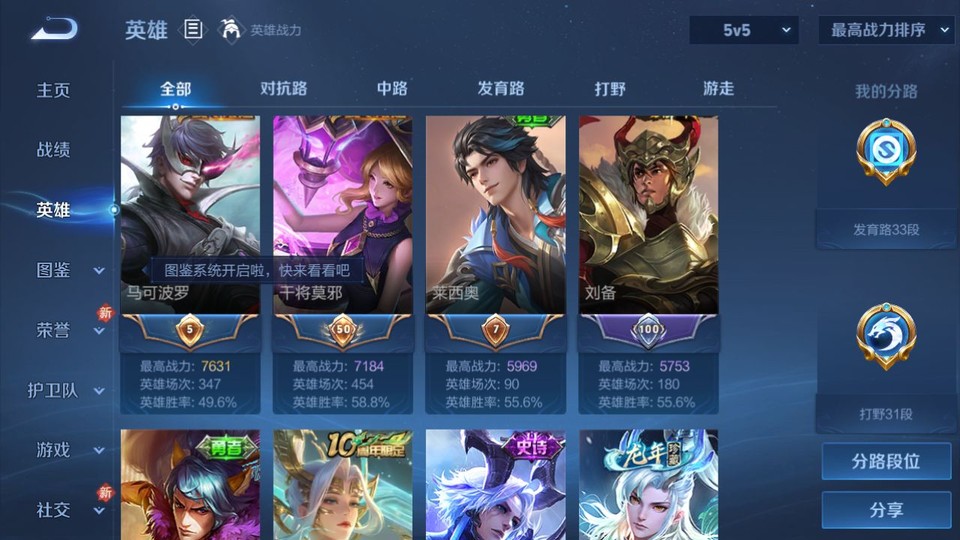Image resolution: width=960 pixels, height=540 pixels.
Task: Expand the 护卫队 sidebar section
Action: (x=67, y=390)
